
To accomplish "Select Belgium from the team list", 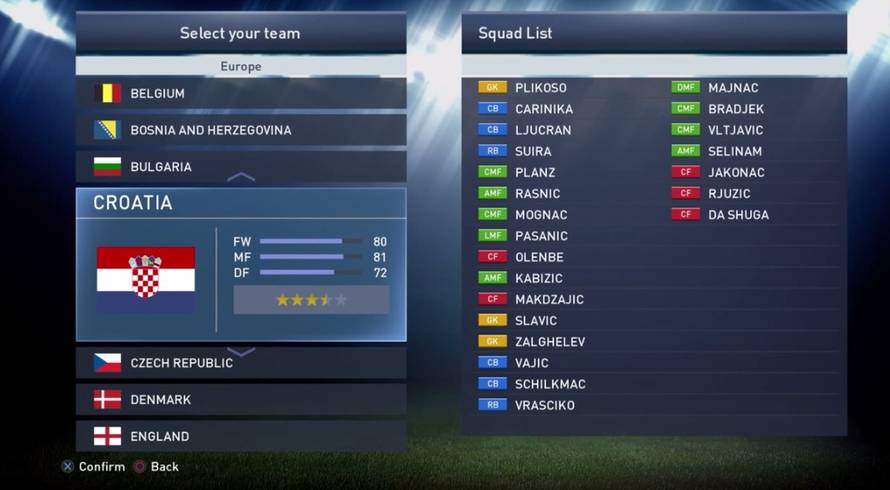I will [x=240, y=93].
